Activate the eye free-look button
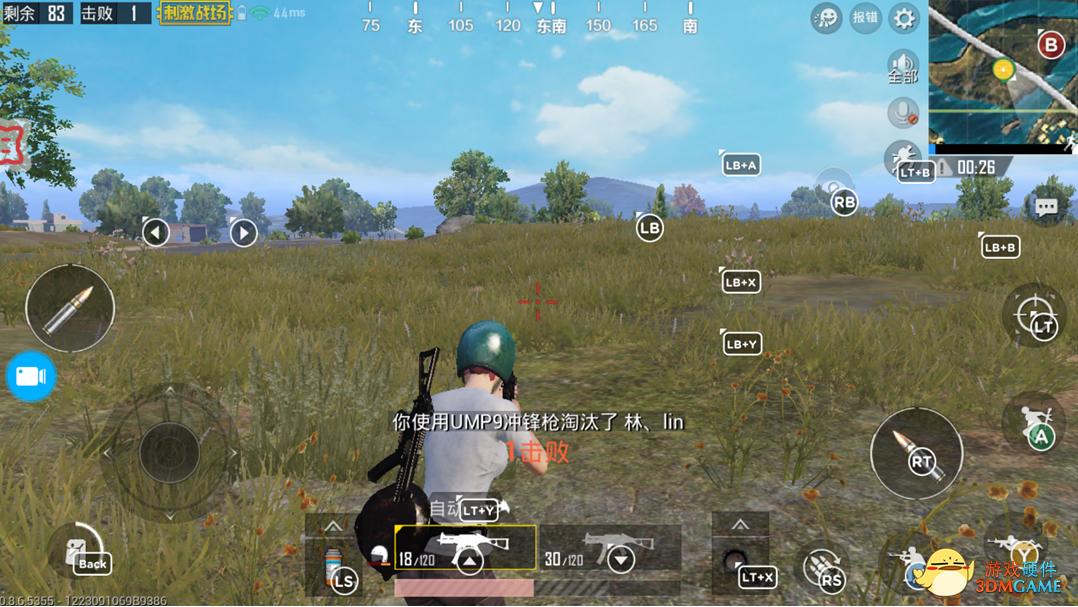This screenshot has height=607, width=1078. pyautogui.click(x=834, y=188)
